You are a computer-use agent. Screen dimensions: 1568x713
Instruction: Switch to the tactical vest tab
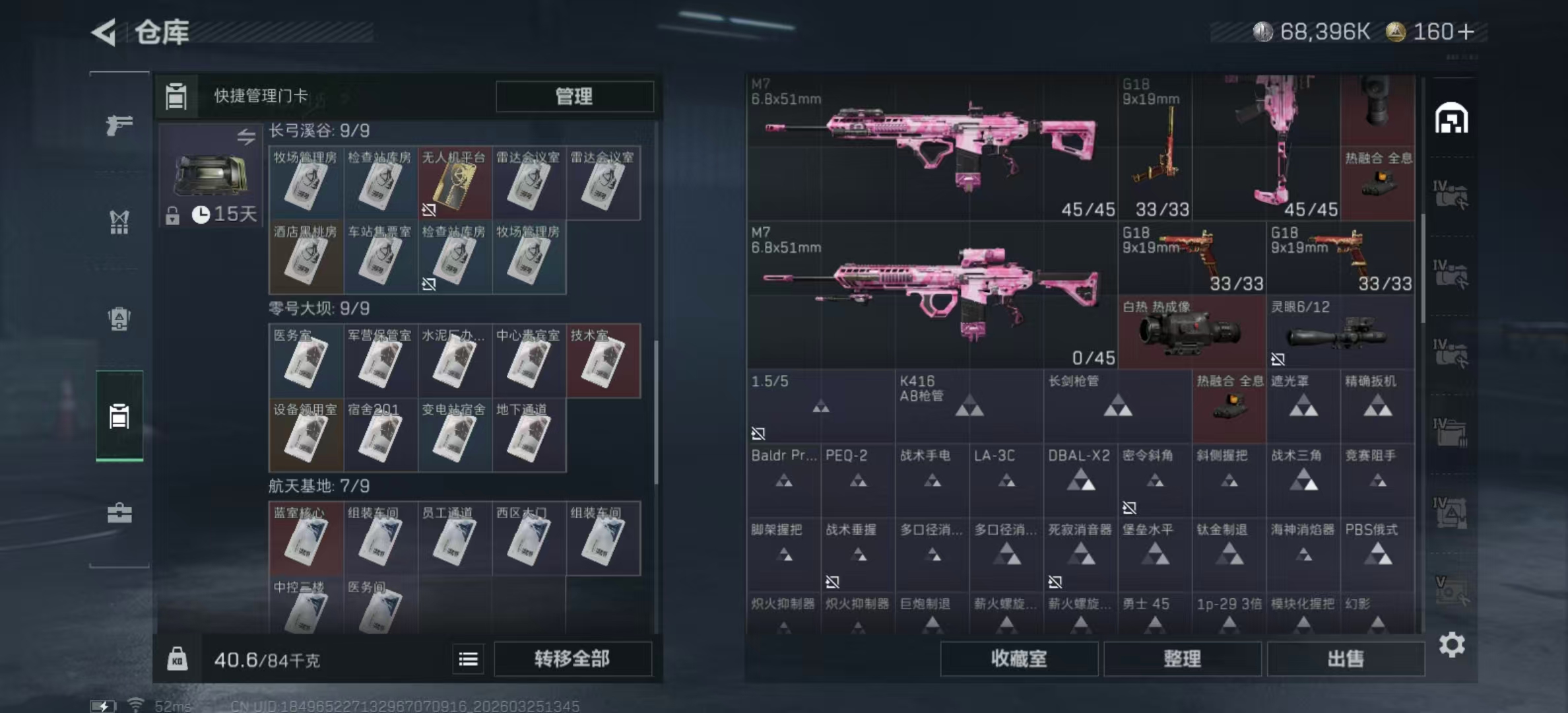coord(119,222)
